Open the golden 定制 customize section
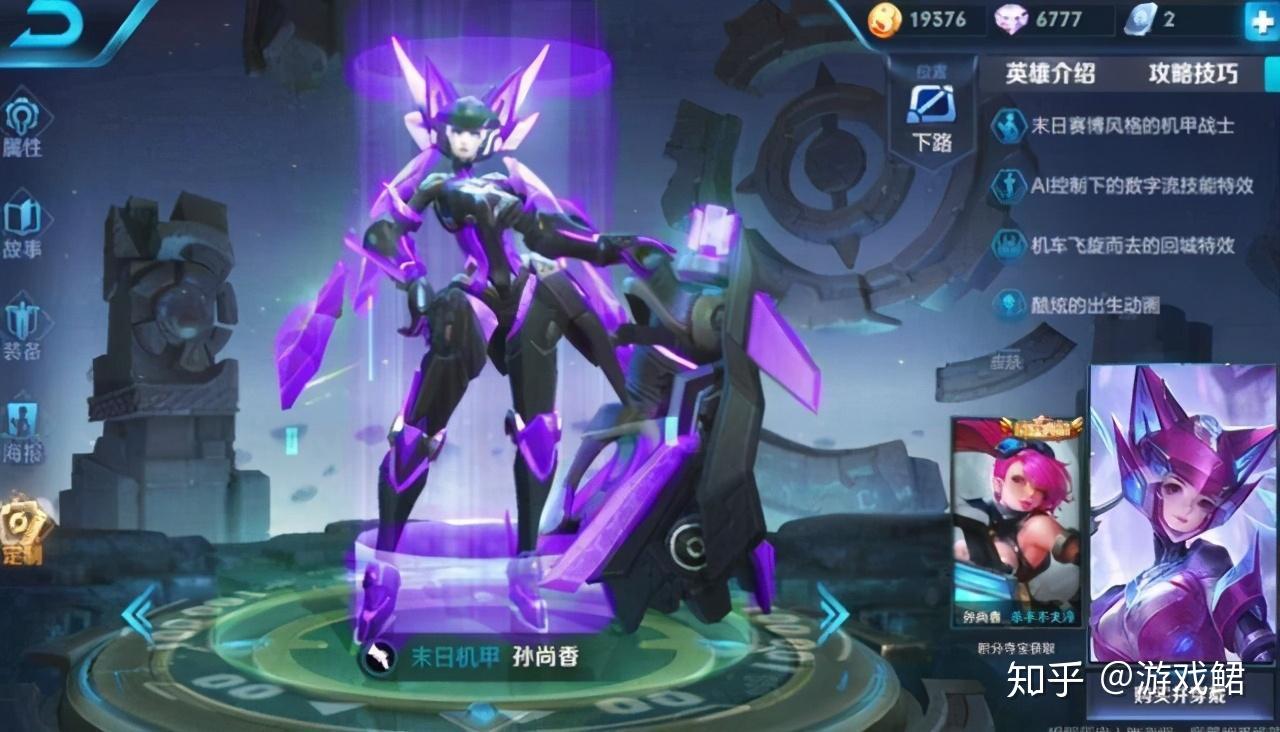The image size is (1280, 732). (x=22, y=530)
